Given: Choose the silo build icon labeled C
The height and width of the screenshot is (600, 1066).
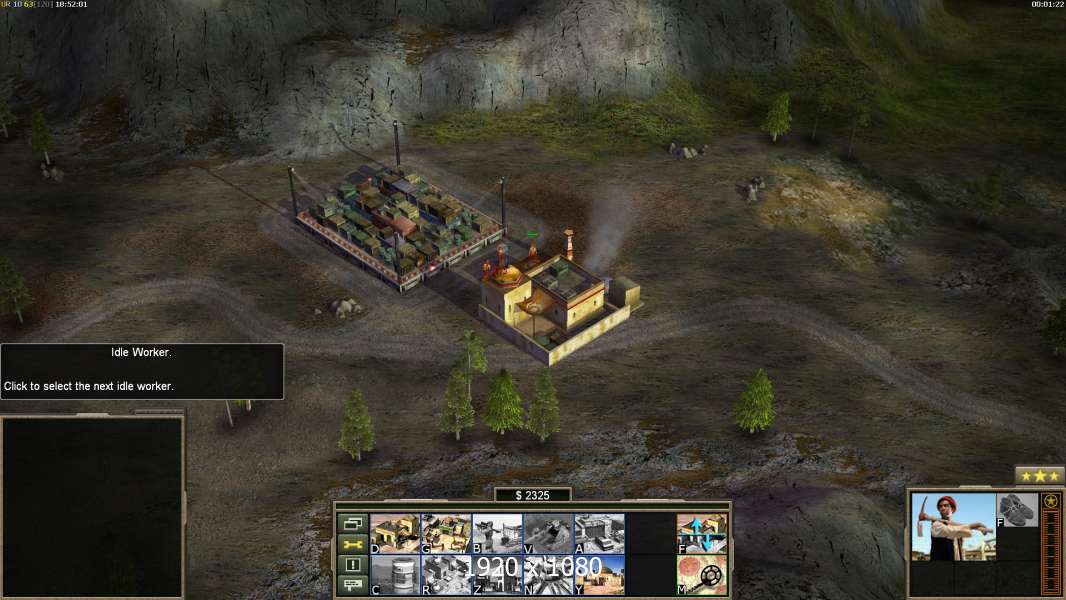Looking at the screenshot, I should pyautogui.click(x=395, y=575).
